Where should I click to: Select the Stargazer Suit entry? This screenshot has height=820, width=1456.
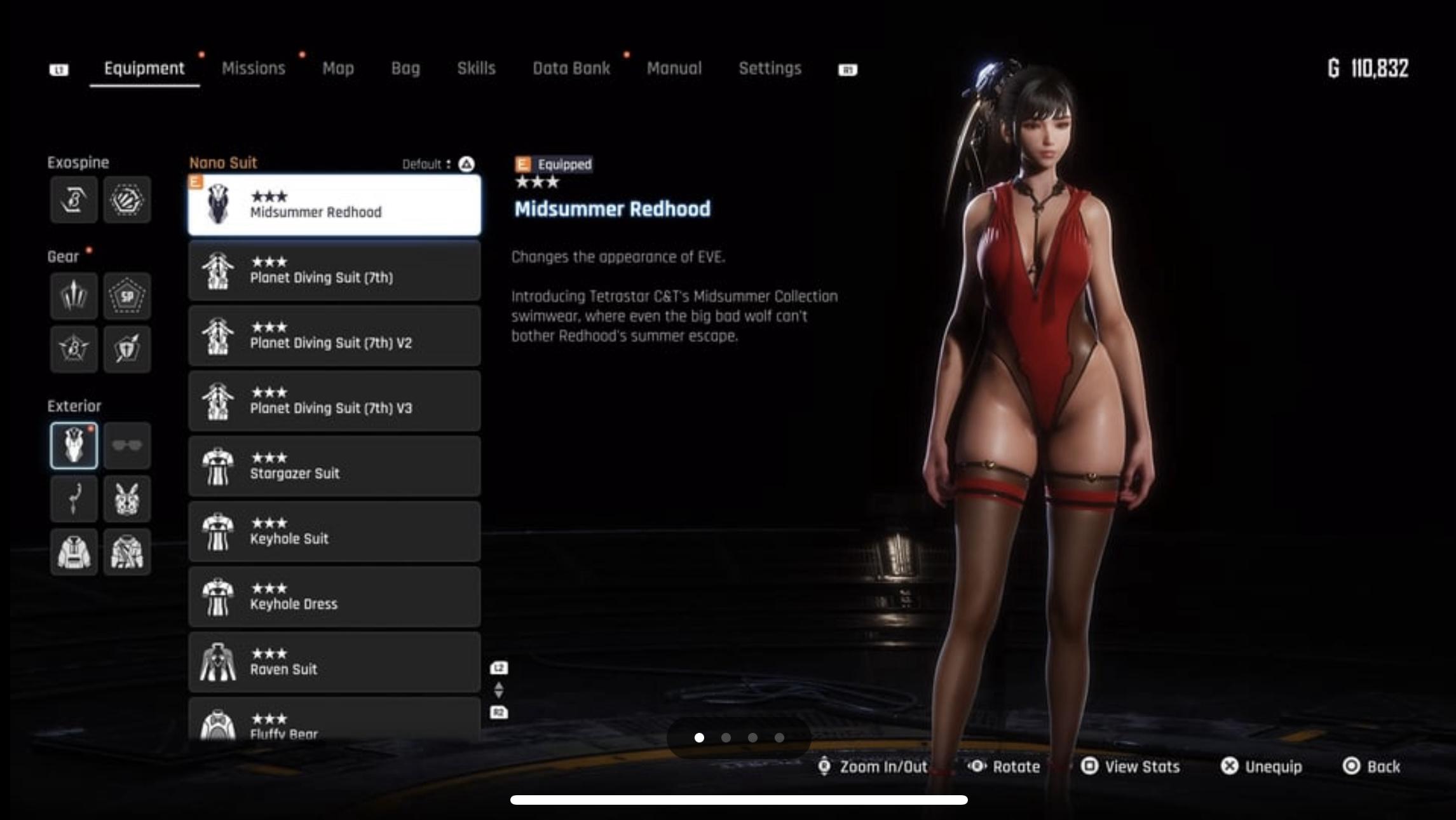pos(334,467)
